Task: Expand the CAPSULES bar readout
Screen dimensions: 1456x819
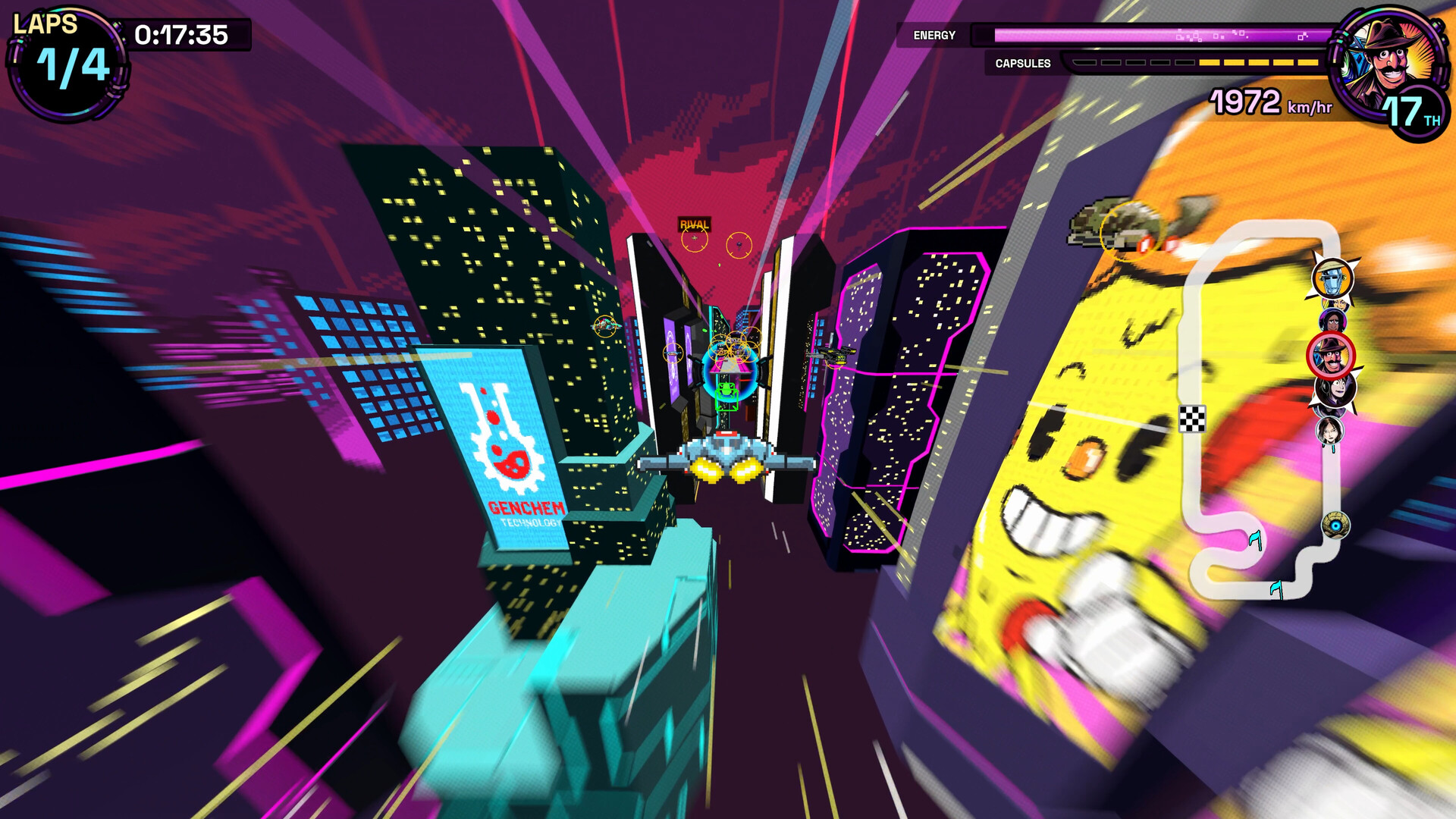Action: (1021, 64)
